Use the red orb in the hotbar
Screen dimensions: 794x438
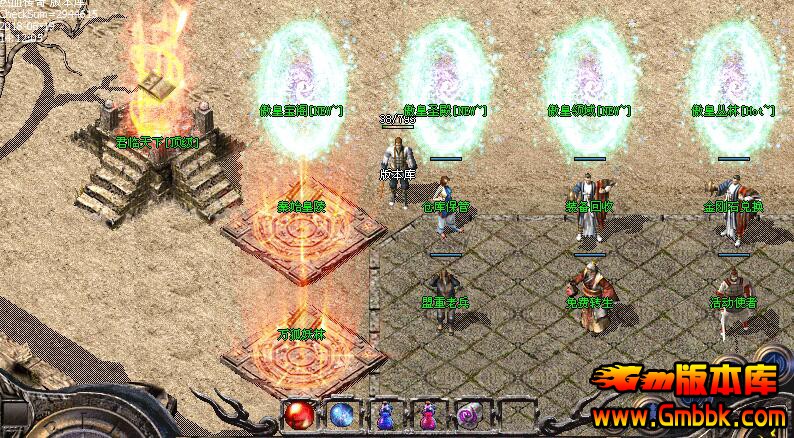coord(297,415)
